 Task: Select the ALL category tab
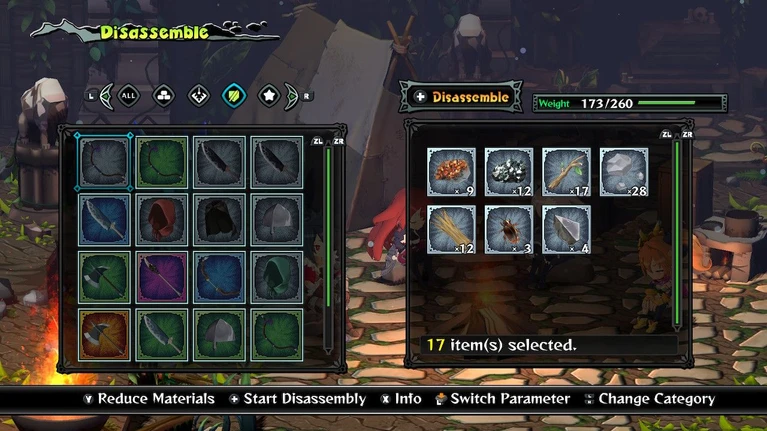128,96
